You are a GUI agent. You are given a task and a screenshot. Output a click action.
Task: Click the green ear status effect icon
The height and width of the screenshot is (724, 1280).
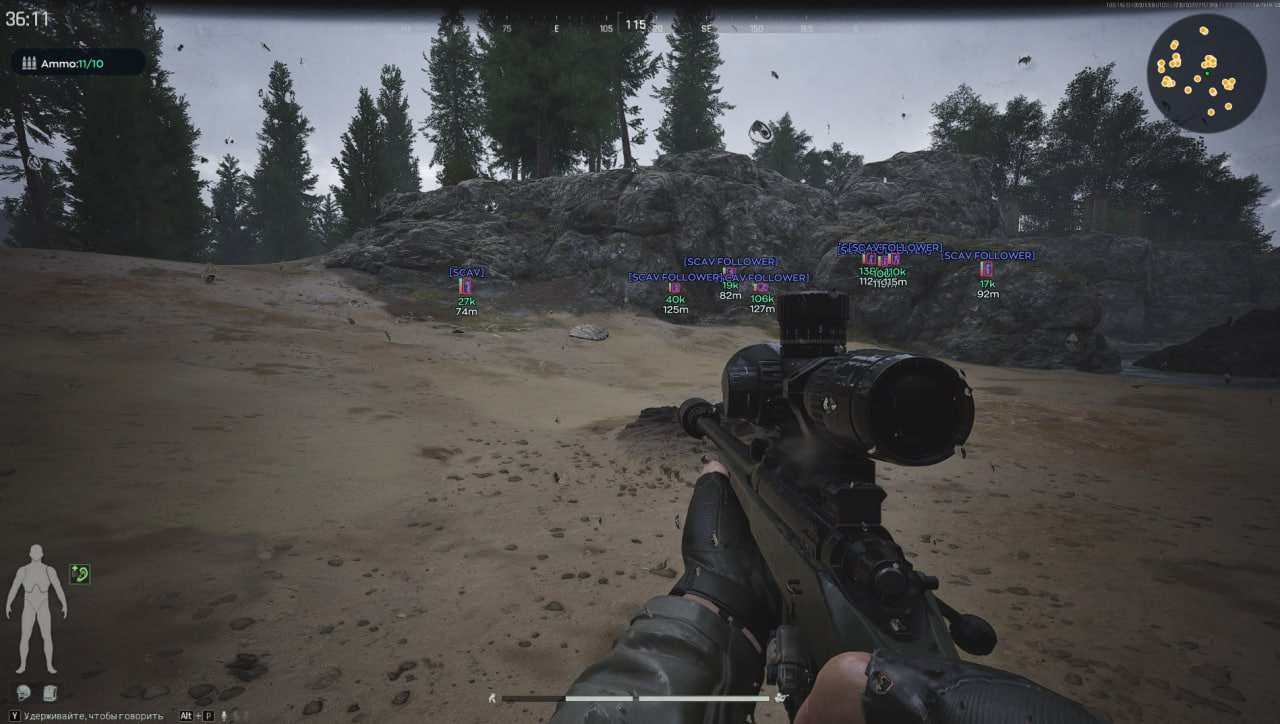click(x=80, y=573)
